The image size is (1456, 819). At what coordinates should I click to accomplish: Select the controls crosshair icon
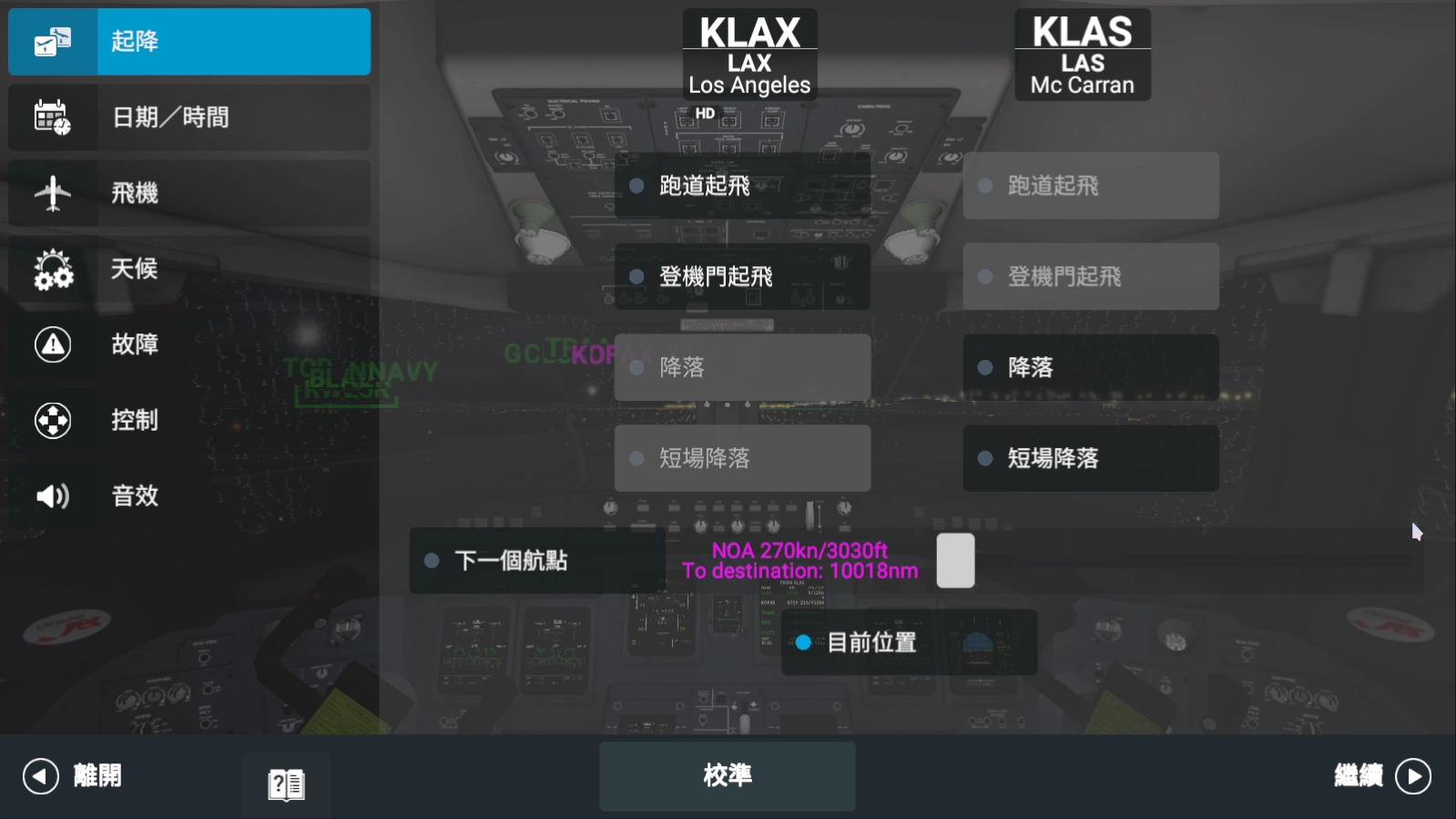point(53,420)
